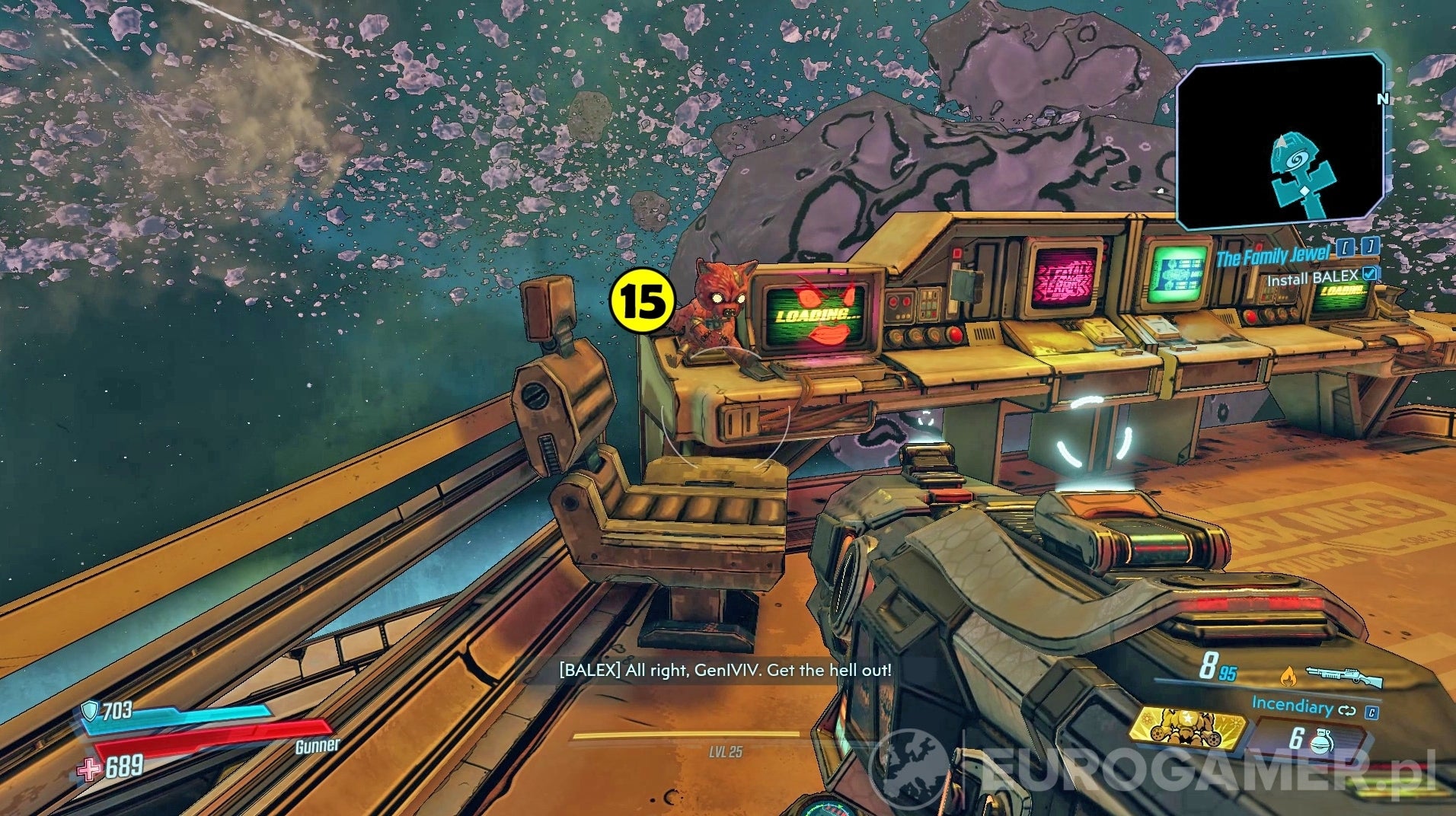1456x816 pixels.
Task: Toggle the weapon element cycle arrows
Action: [x=1346, y=711]
